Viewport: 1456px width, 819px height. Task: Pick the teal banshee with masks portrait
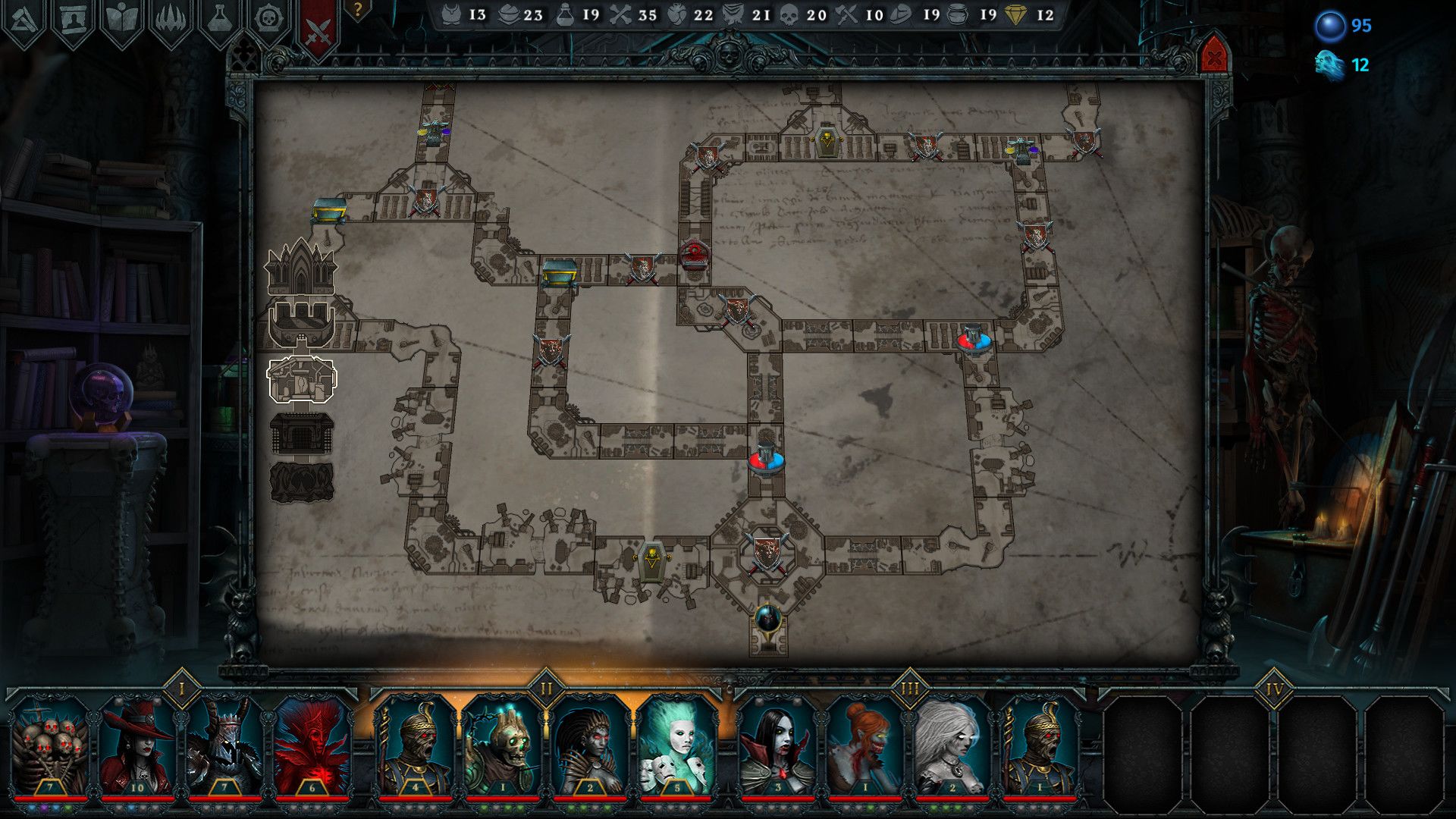(676, 747)
